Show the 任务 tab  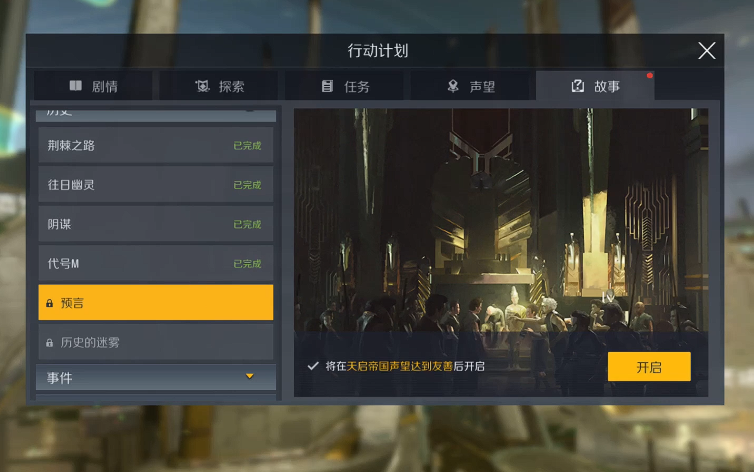[346, 87]
